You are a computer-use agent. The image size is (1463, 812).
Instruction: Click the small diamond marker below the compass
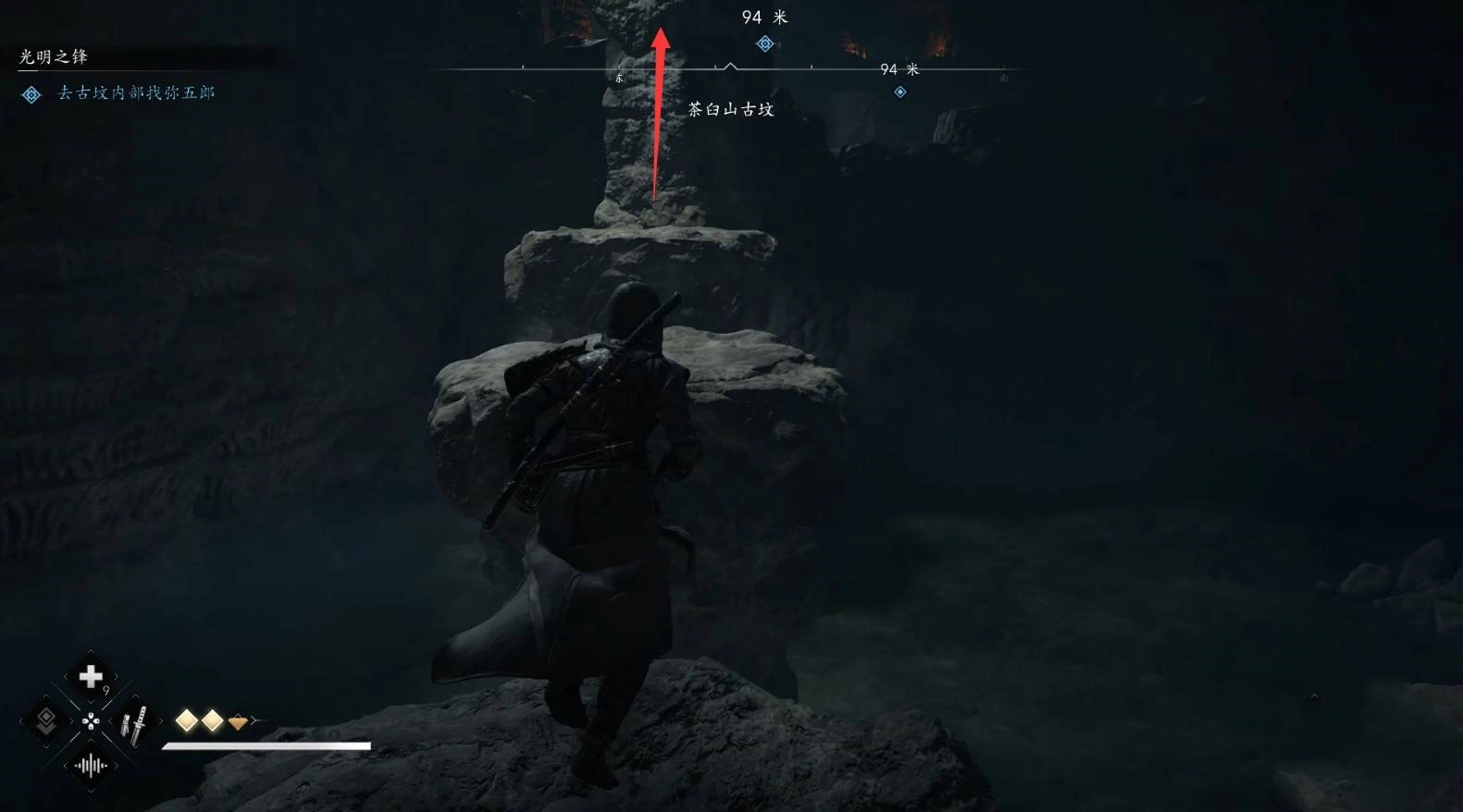tap(899, 92)
